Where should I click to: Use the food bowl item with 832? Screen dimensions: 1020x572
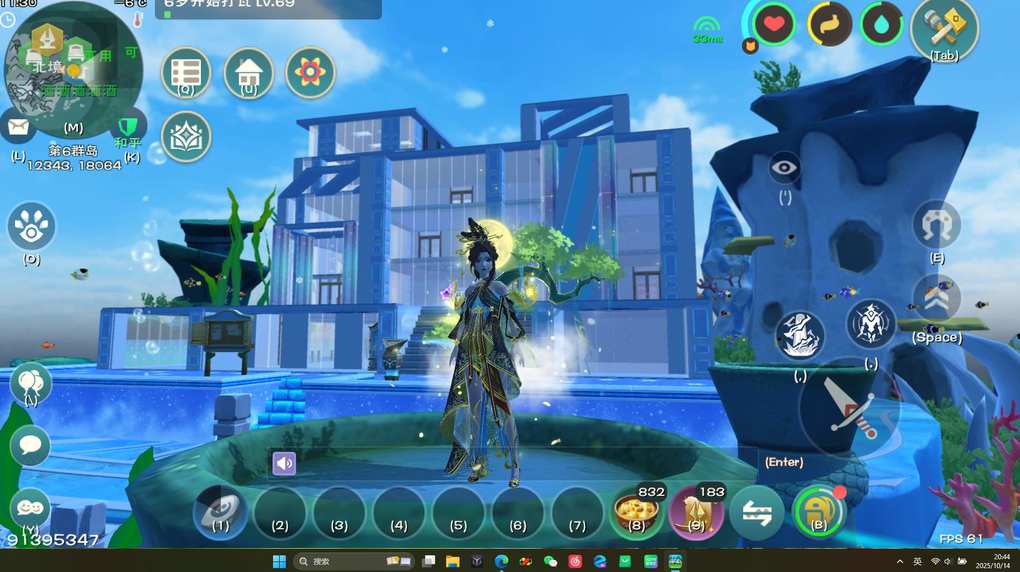click(x=637, y=514)
